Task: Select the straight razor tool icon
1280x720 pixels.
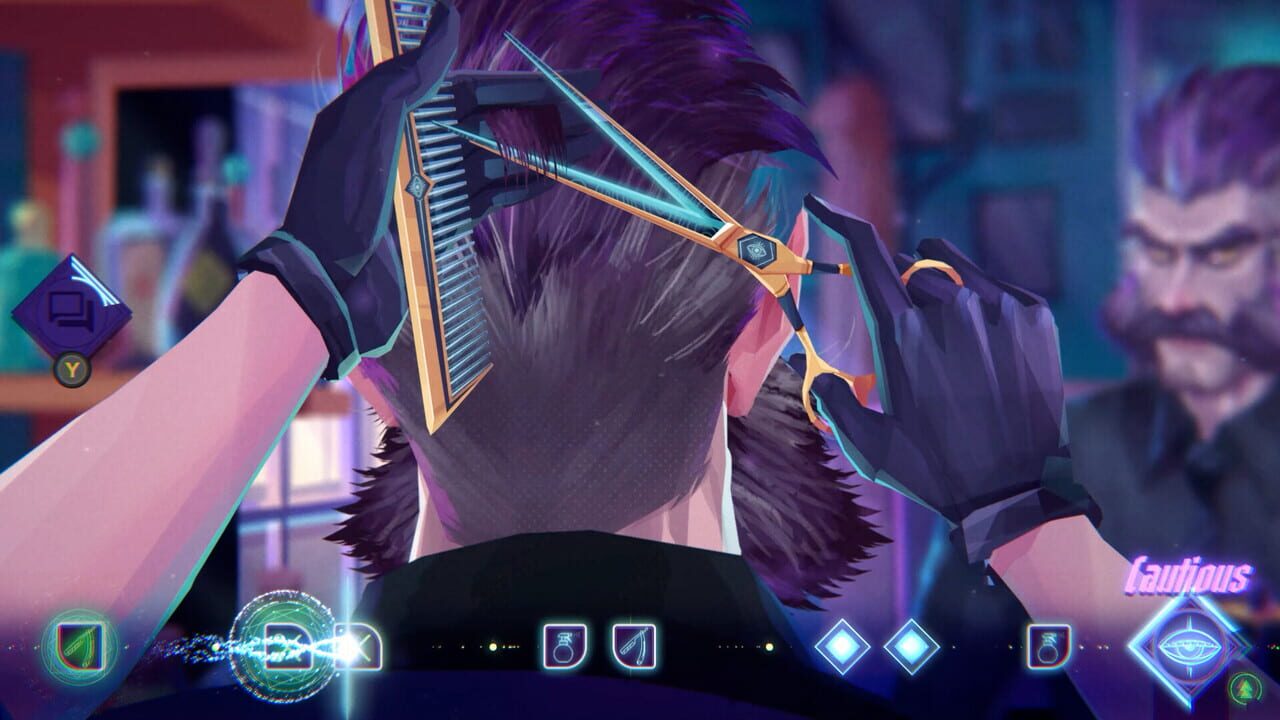Action: 634,645
